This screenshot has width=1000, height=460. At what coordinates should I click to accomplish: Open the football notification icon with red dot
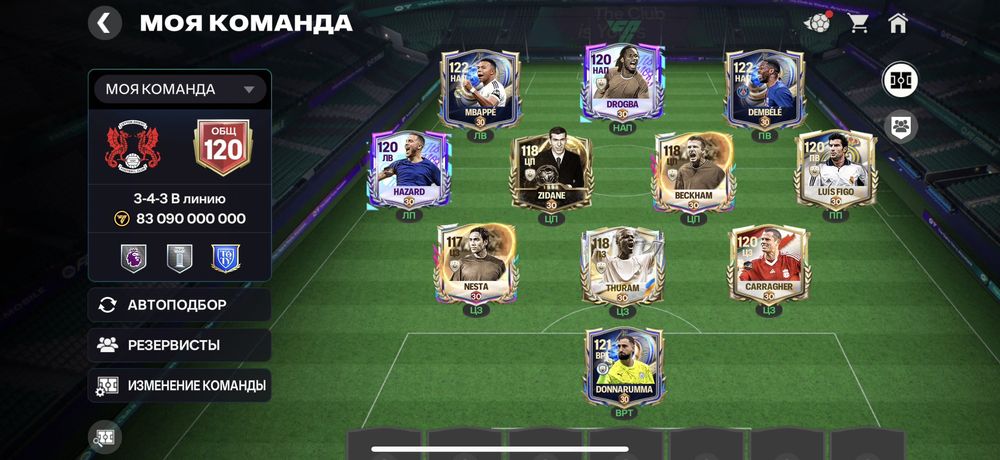coord(818,23)
